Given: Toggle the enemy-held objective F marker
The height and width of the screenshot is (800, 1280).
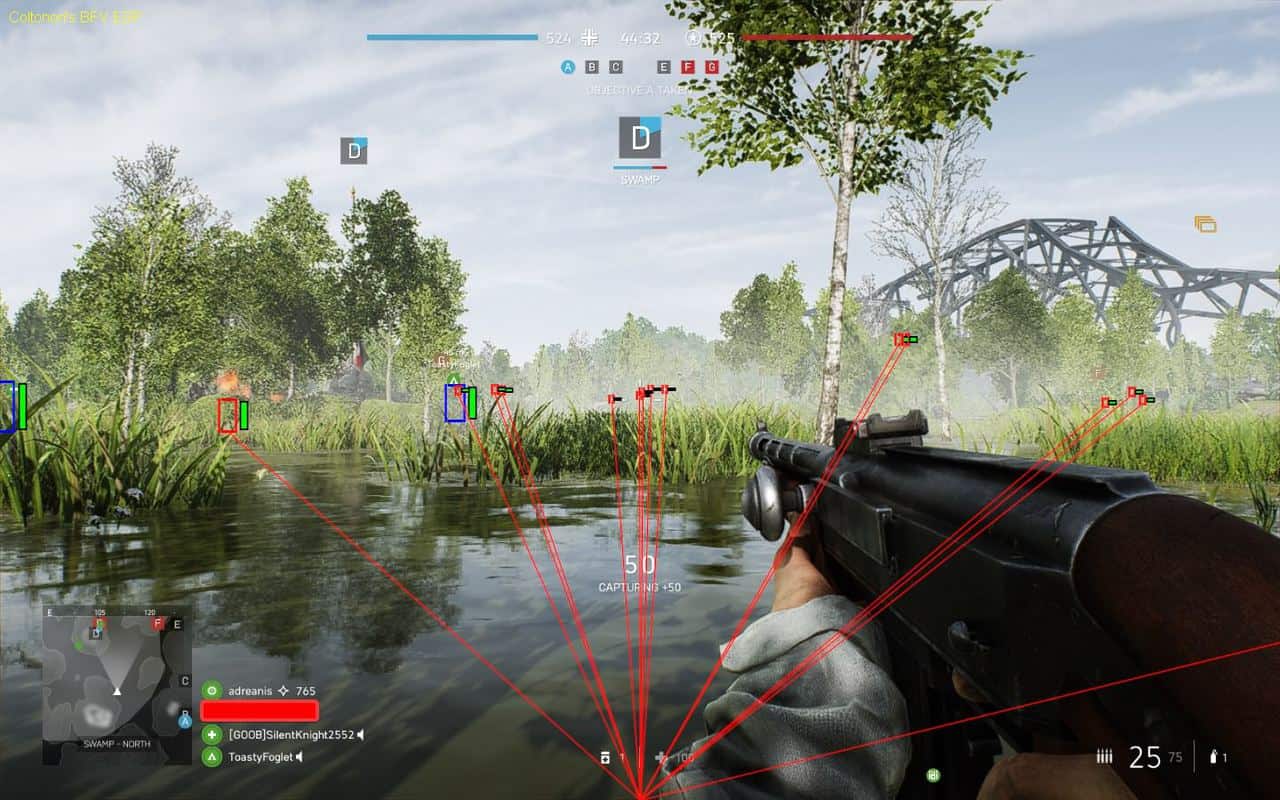Looking at the screenshot, I should coord(687,67).
